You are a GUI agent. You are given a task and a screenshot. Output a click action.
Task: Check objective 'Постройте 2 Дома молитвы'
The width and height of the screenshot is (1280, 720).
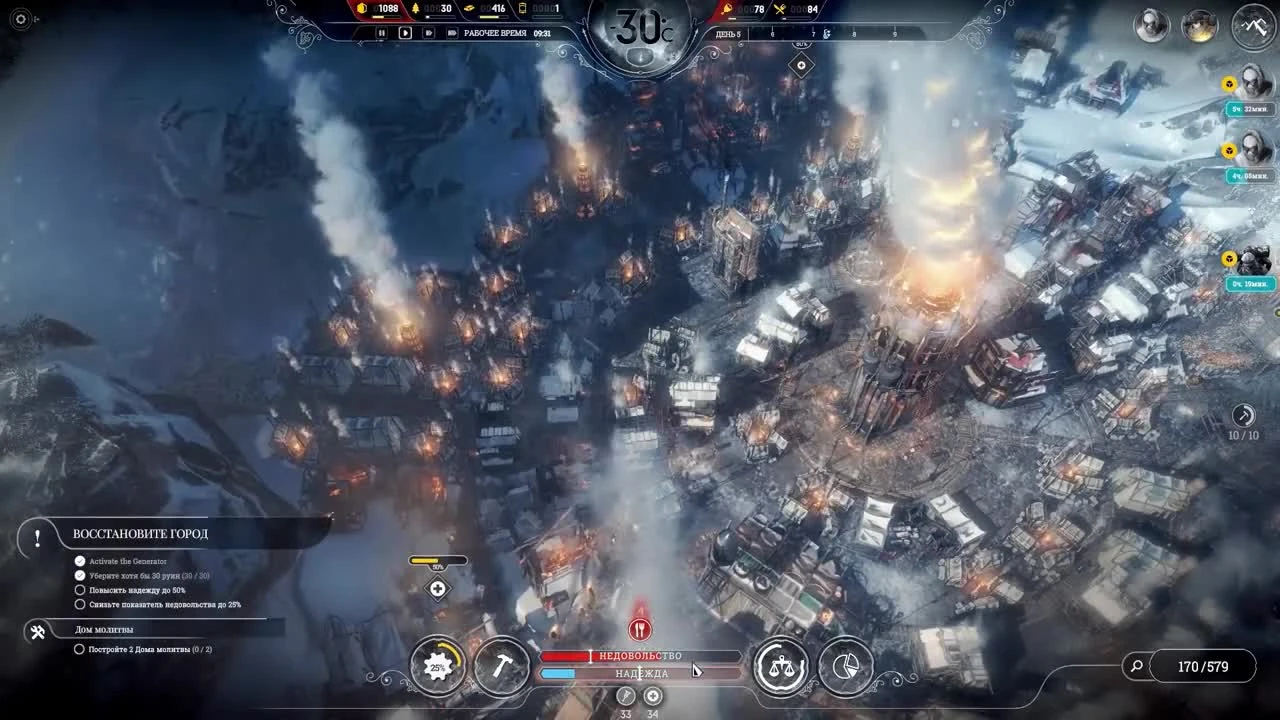(80, 648)
